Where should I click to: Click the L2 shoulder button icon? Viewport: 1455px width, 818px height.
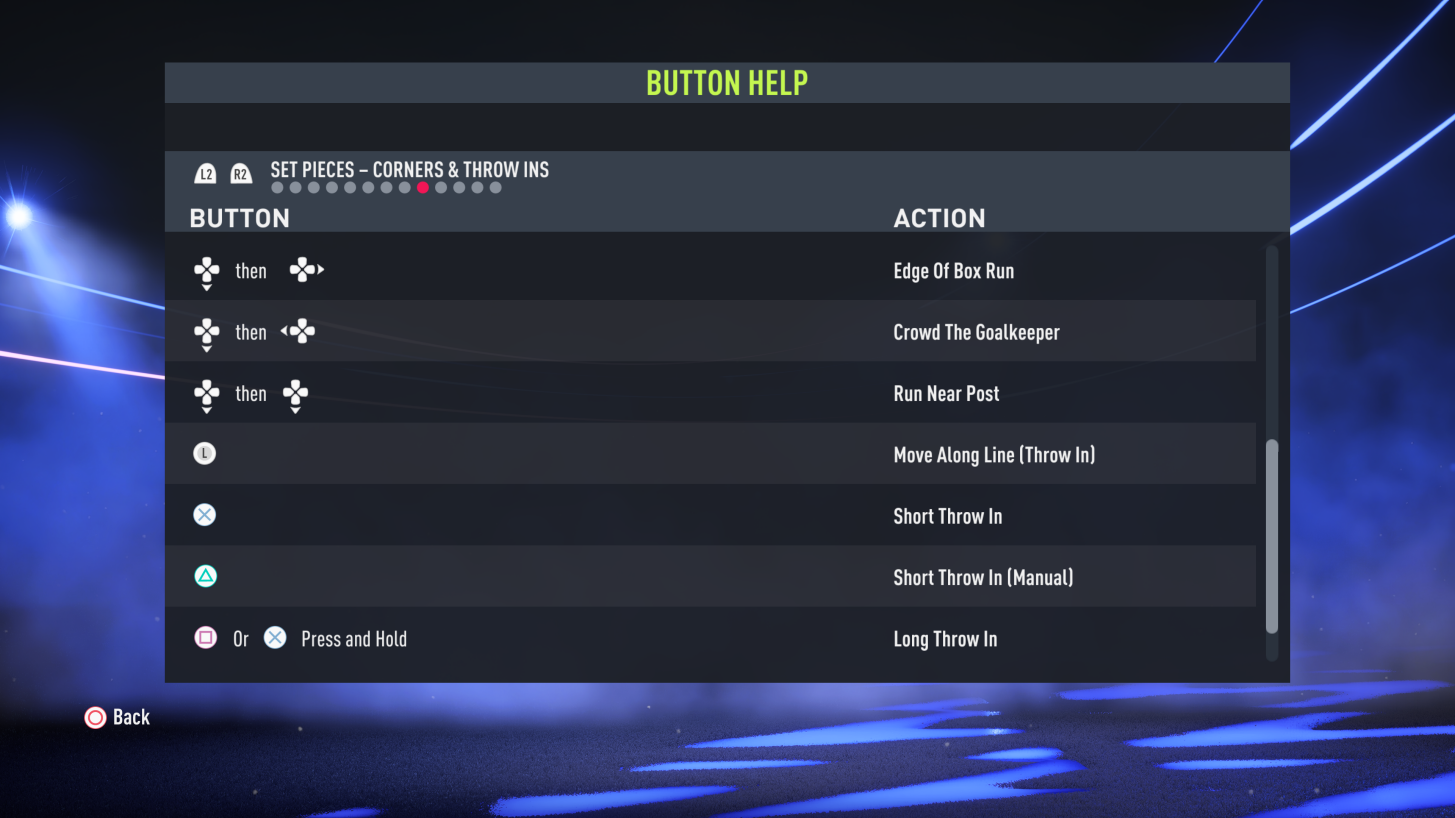[204, 172]
